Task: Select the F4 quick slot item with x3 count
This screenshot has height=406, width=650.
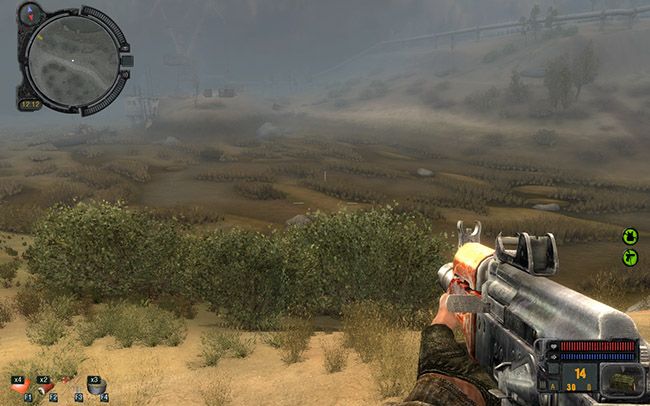Action: tap(95, 386)
